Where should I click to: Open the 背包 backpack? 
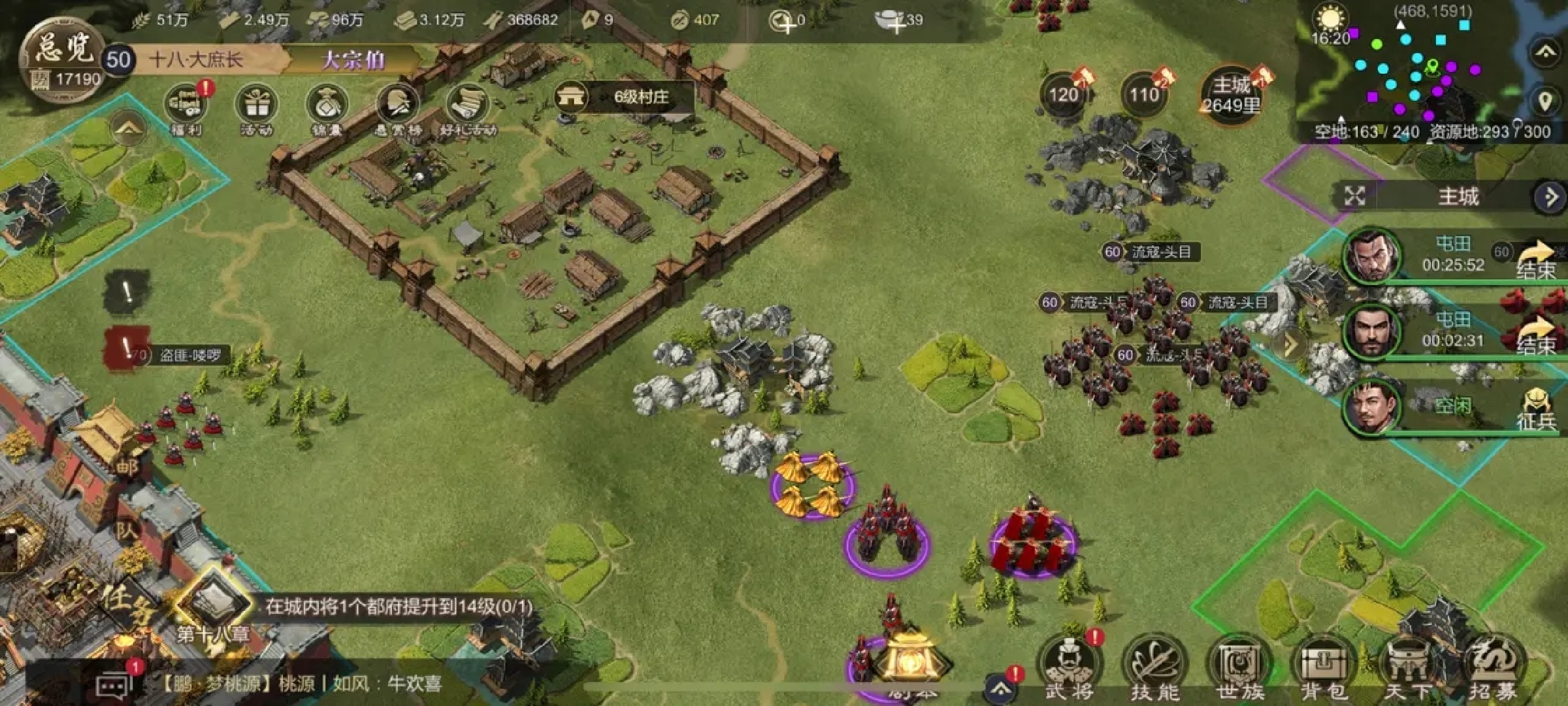1324,667
